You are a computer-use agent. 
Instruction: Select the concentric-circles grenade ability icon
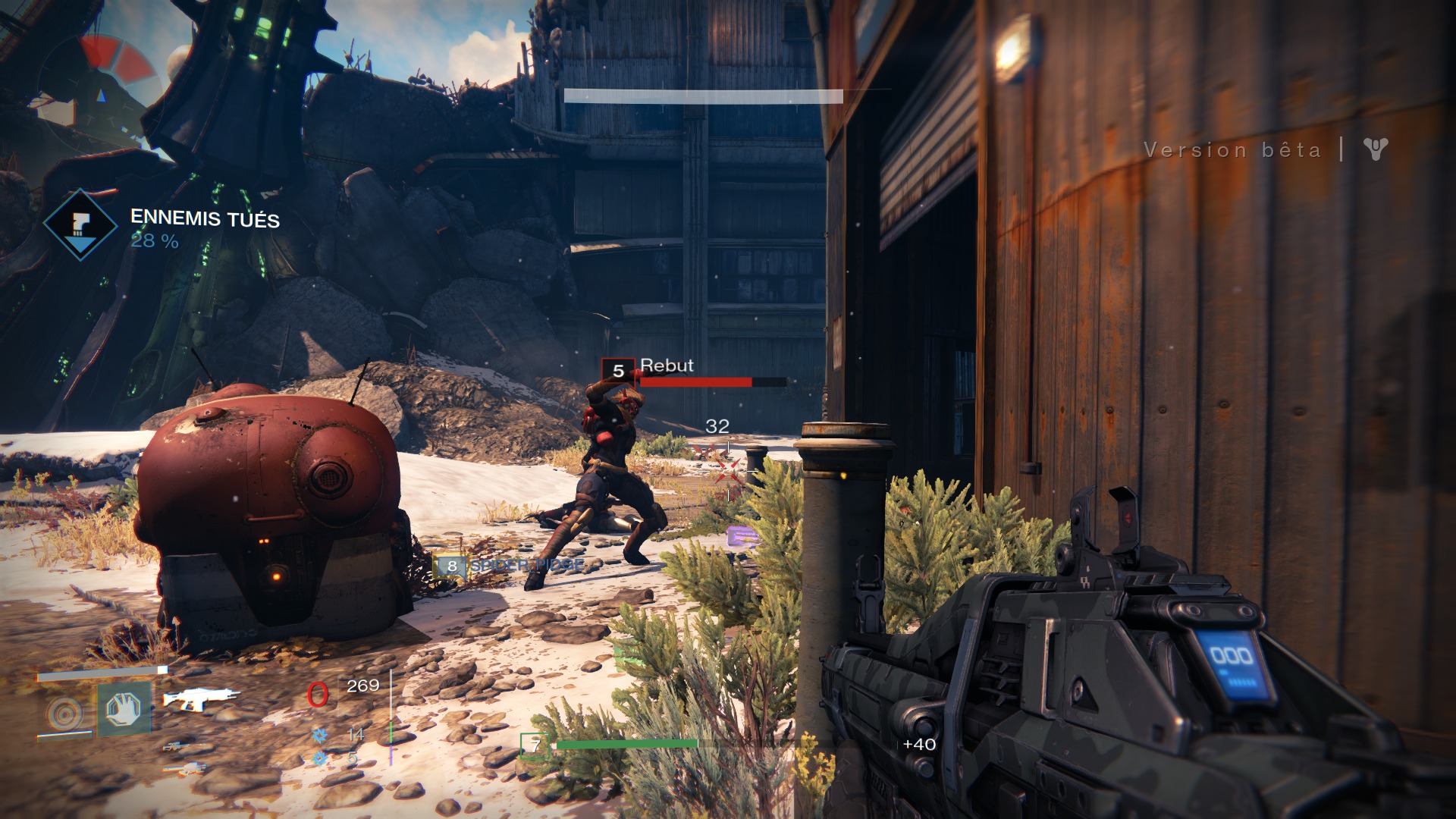point(64,713)
